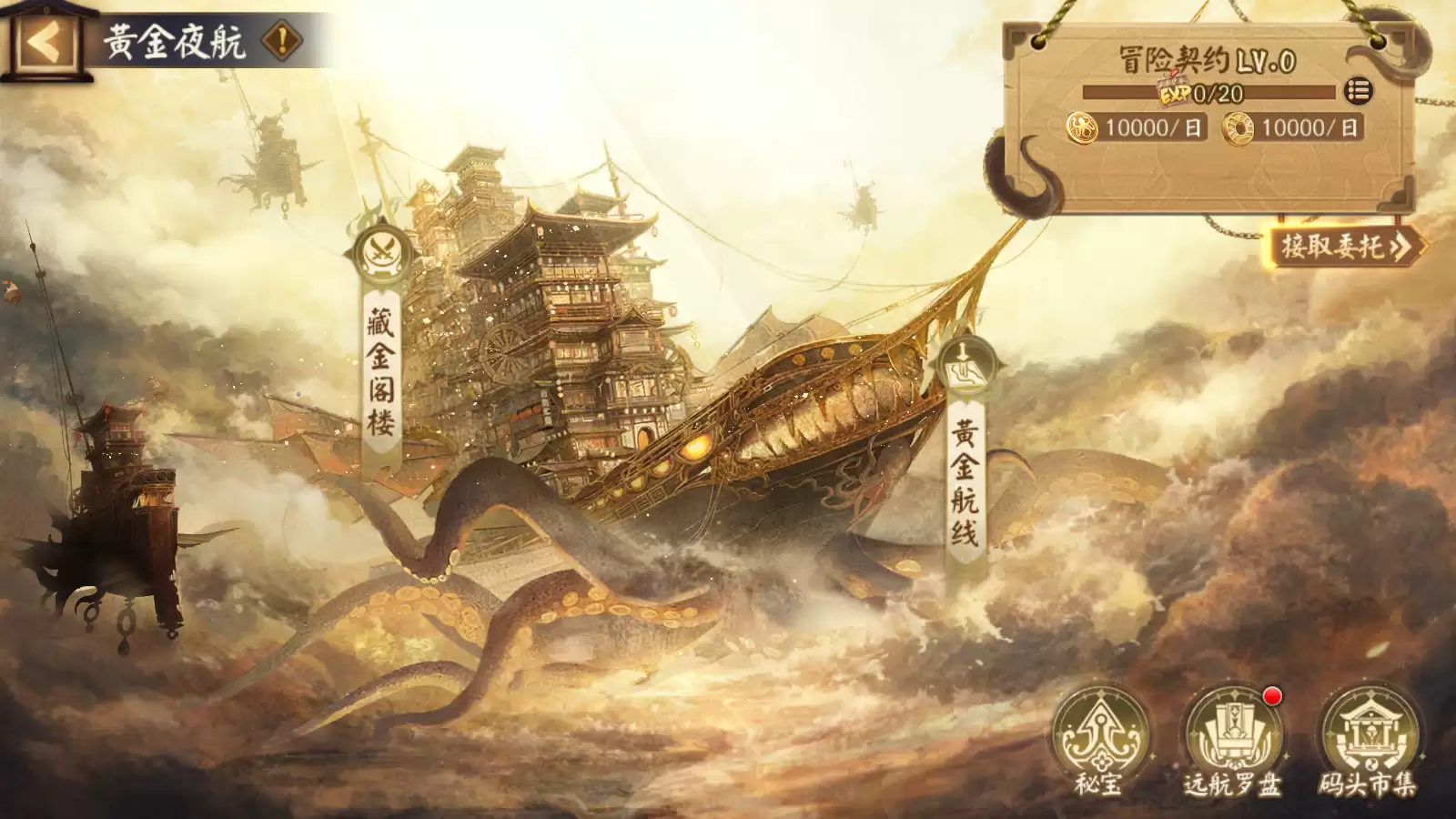Click the back arrow at top left

[x=45, y=39]
